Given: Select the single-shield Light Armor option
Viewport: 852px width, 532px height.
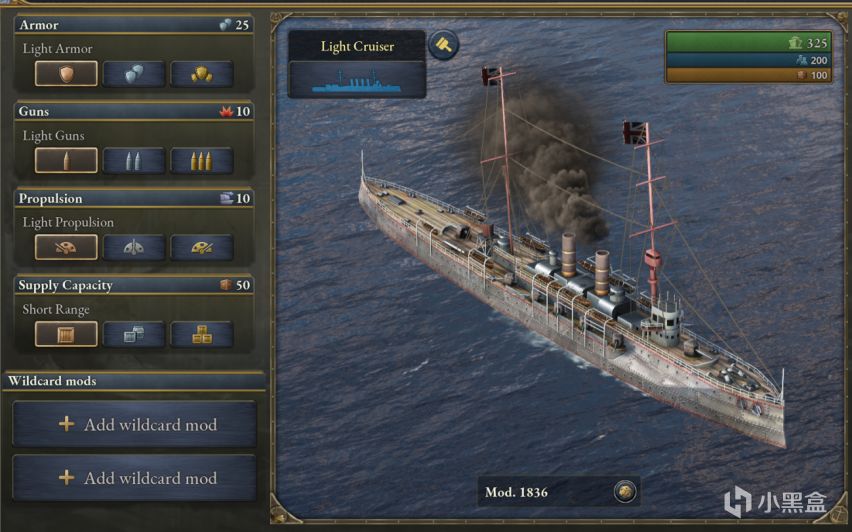Looking at the screenshot, I should pyautogui.click(x=66, y=74).
